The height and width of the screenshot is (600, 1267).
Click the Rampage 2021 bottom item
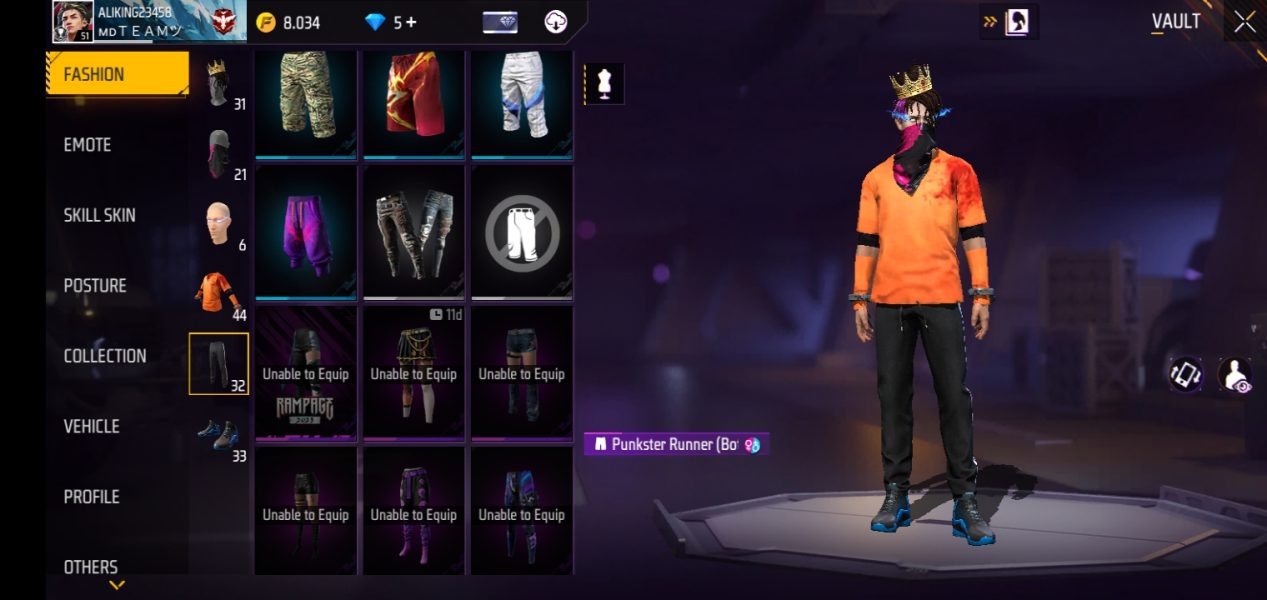click(306, 373)
